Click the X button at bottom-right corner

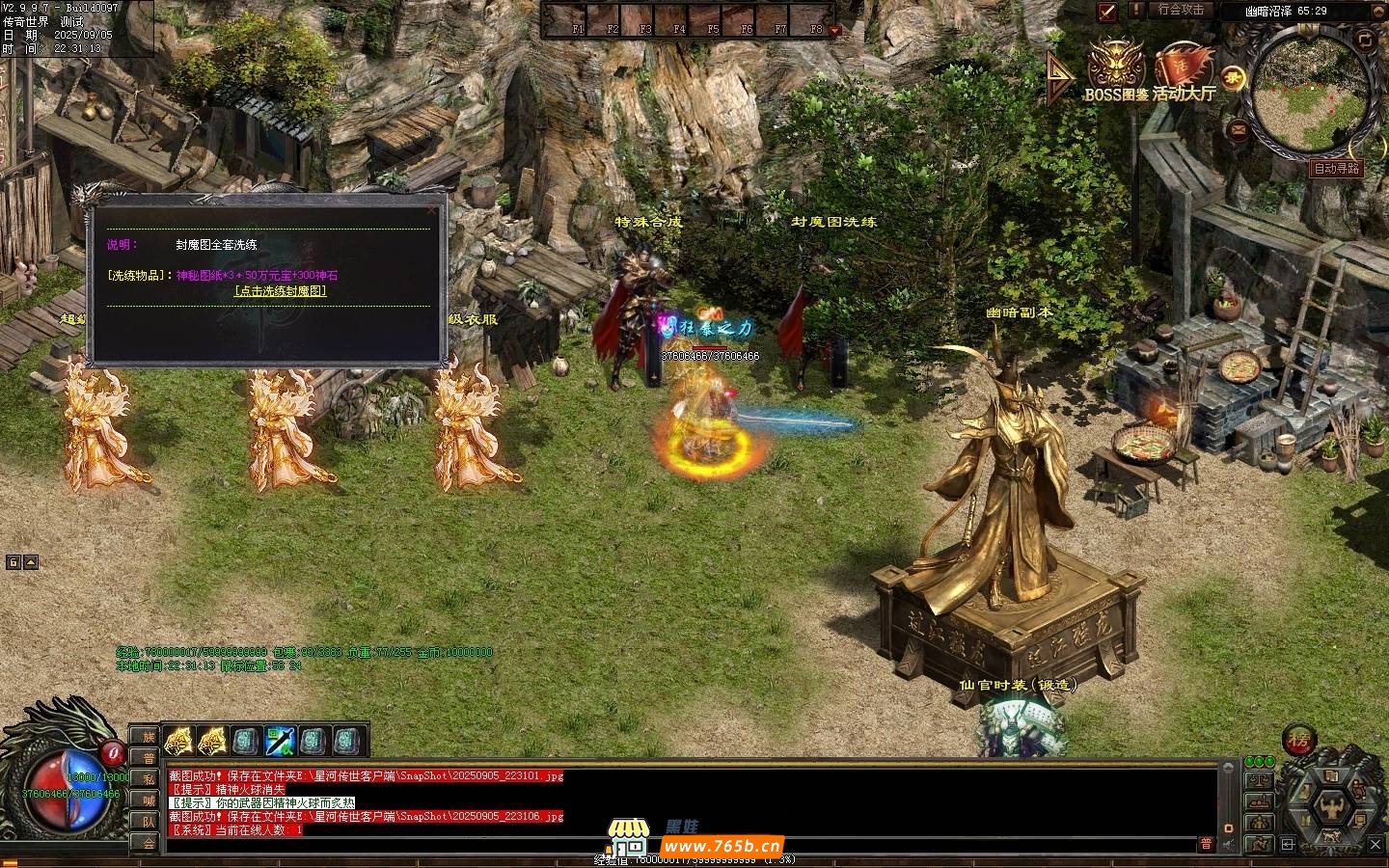point(1376,845)
